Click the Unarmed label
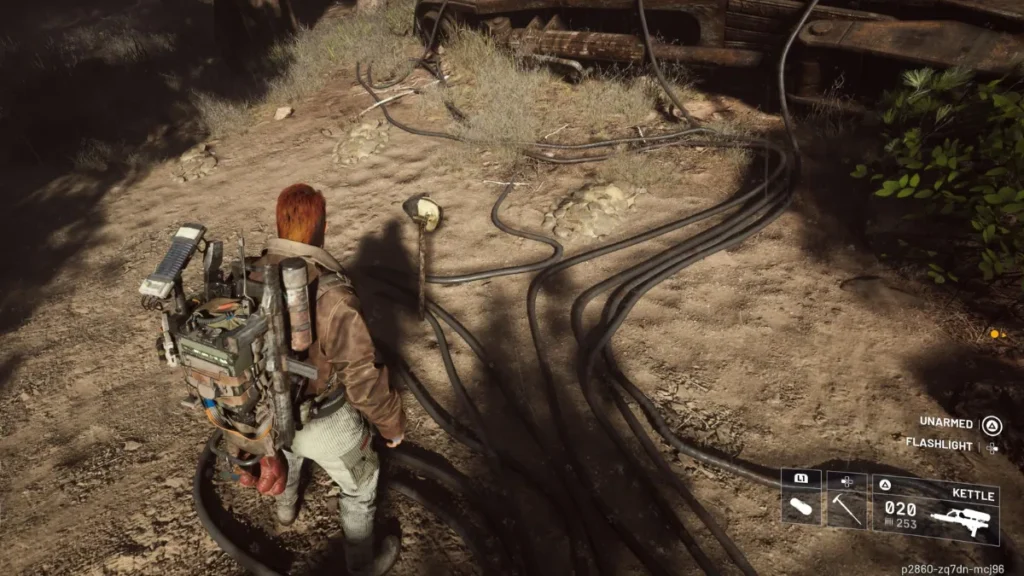1024x576 pixels. [x=946, y=423]
